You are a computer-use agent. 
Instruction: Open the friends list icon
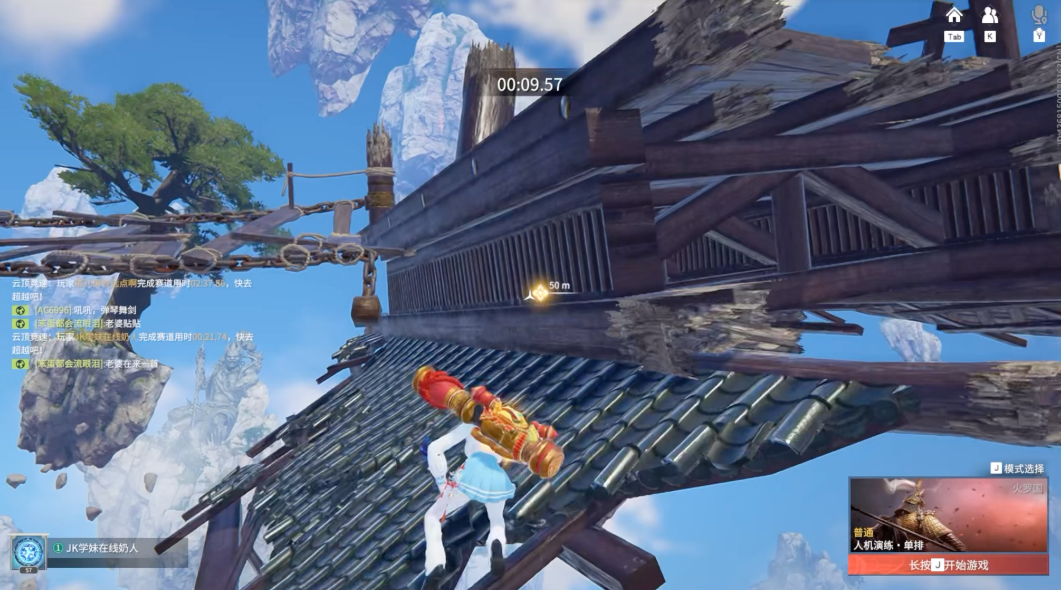point(989,15)
